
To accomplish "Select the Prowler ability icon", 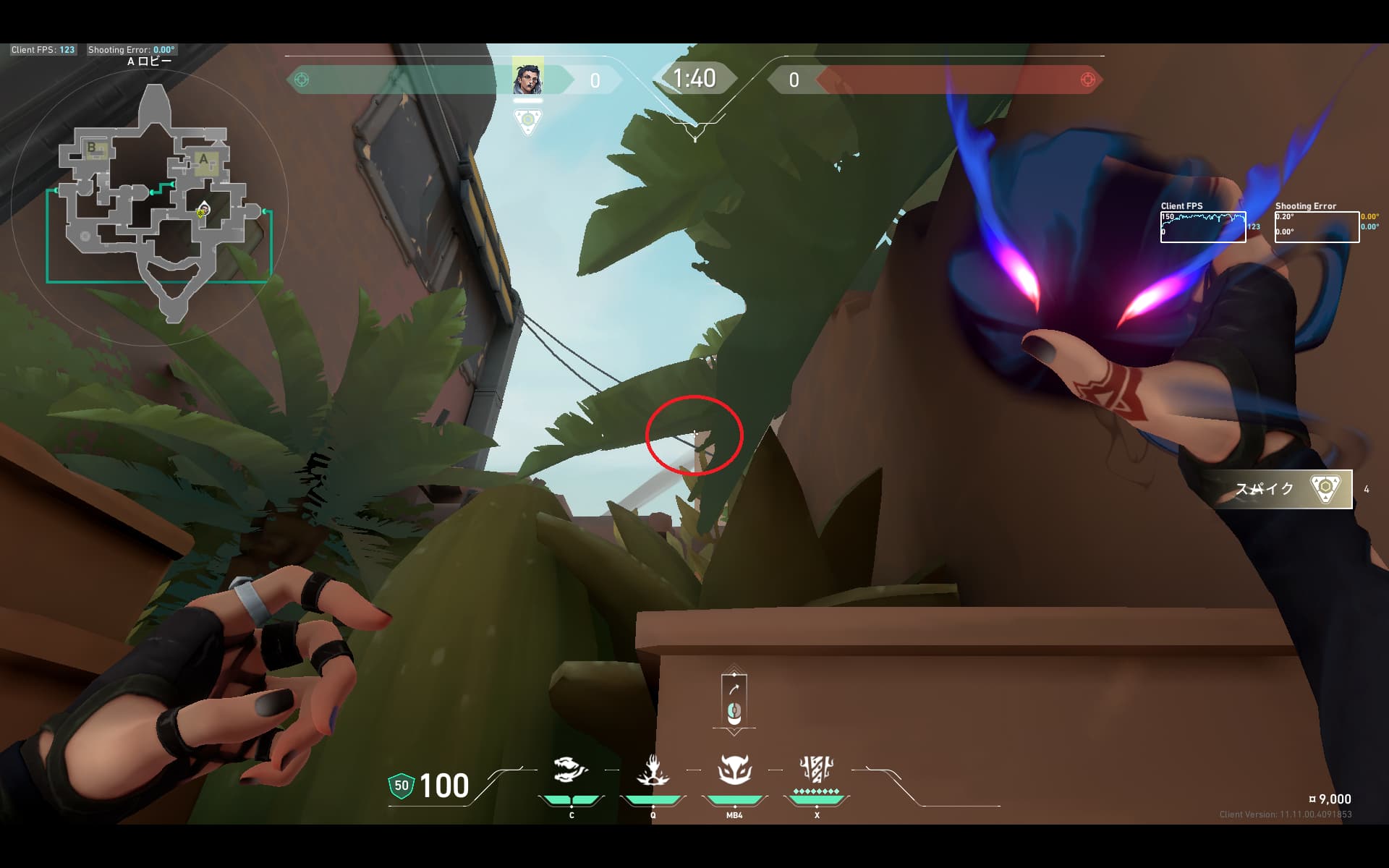I will pyautogui.click(x=571, y=770).
